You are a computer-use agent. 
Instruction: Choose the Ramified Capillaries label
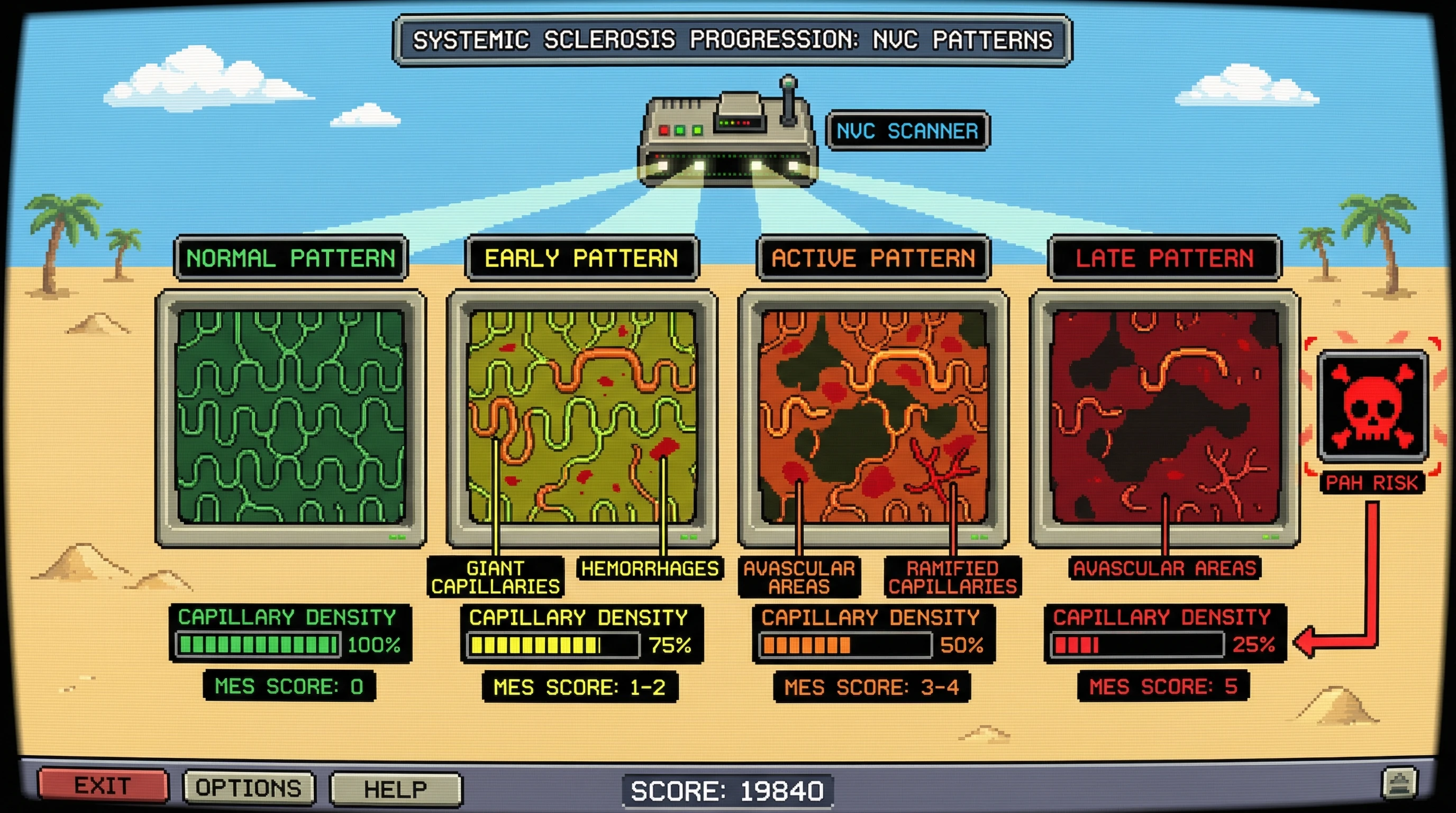pyautogui.click(x=952, y=577)
